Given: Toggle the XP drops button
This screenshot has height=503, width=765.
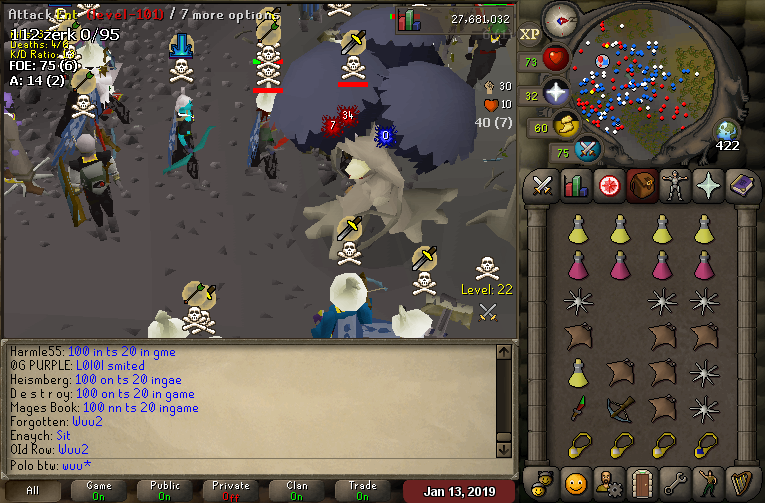Looking at the screenshot, I should tap(530, 35).
